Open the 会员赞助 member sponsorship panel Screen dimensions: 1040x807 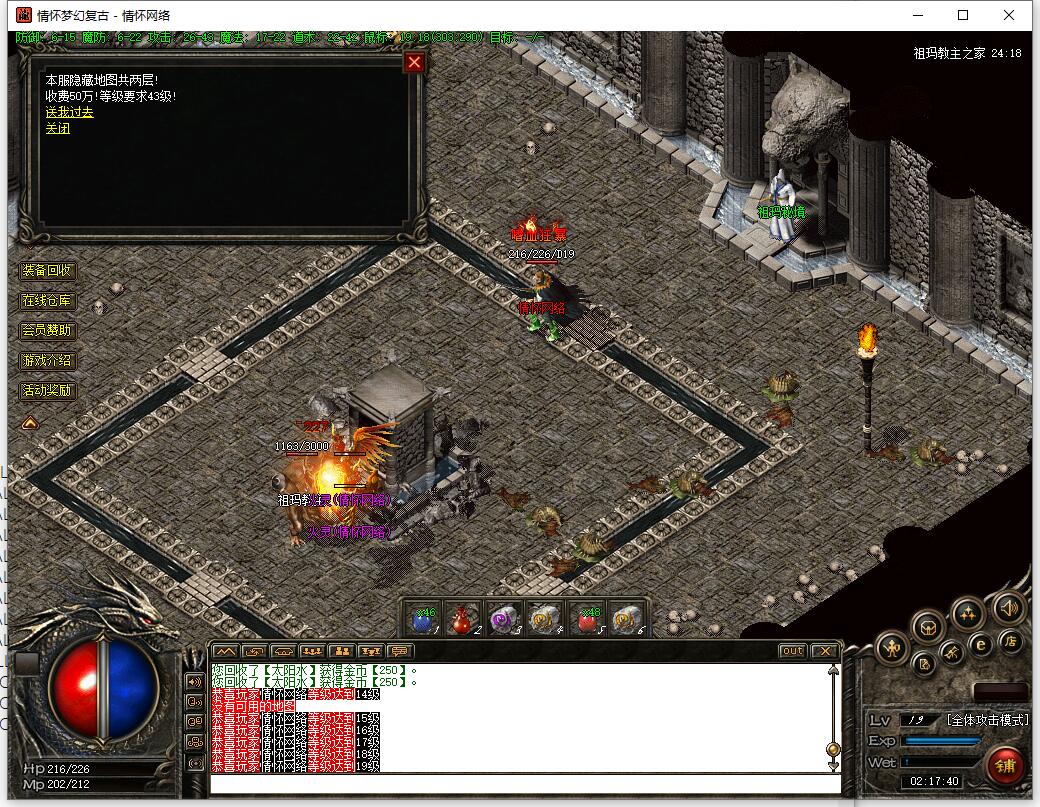(x=48, y=331)
